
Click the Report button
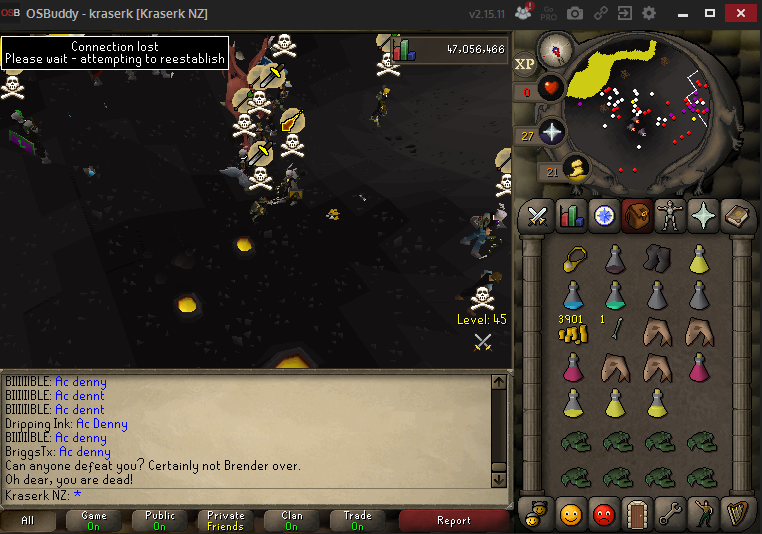click(x=454, y=520)
